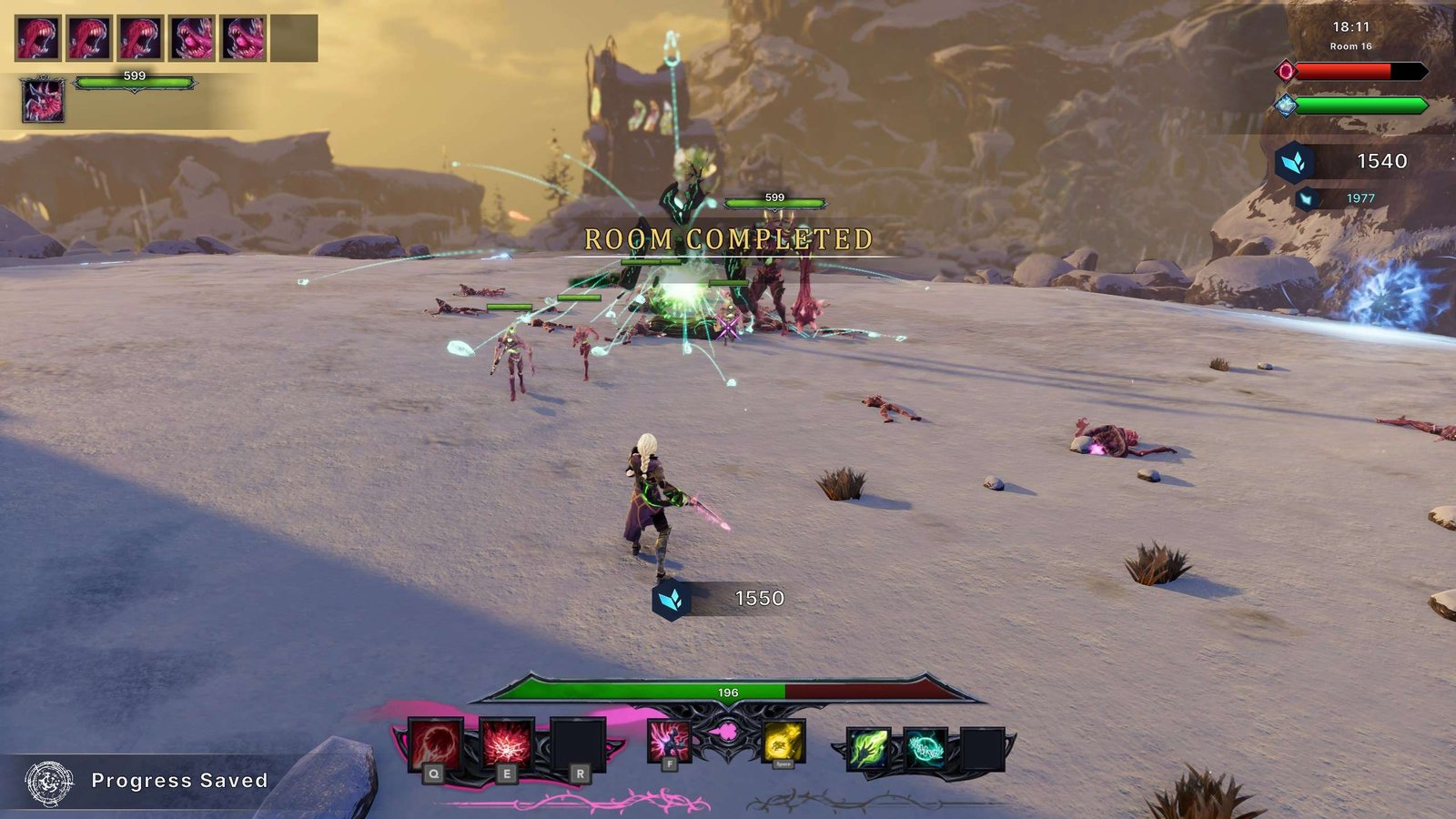Select the framed minion portrait beside the 599 bar

43,100
